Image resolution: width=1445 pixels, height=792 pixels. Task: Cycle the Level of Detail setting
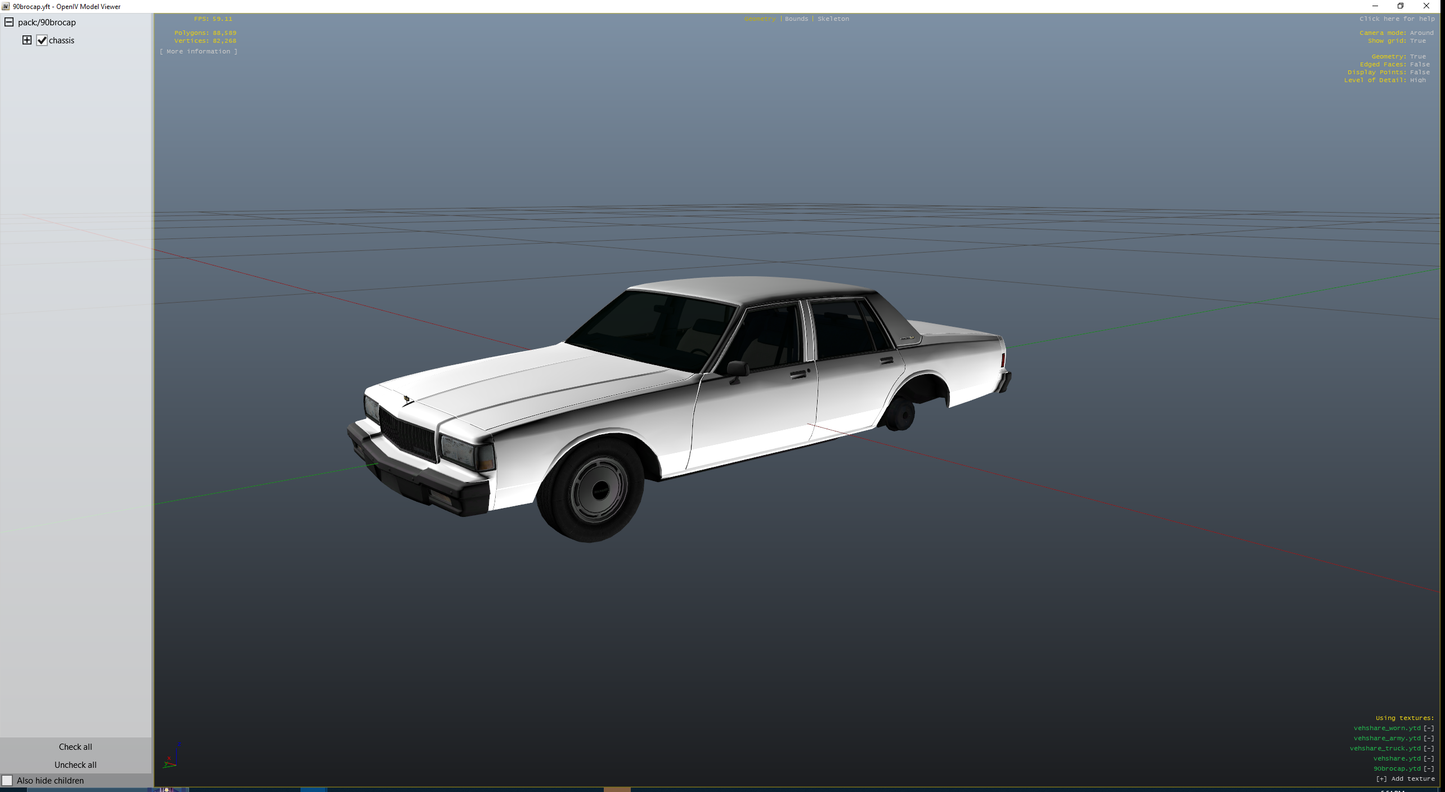coord(1417,79)
